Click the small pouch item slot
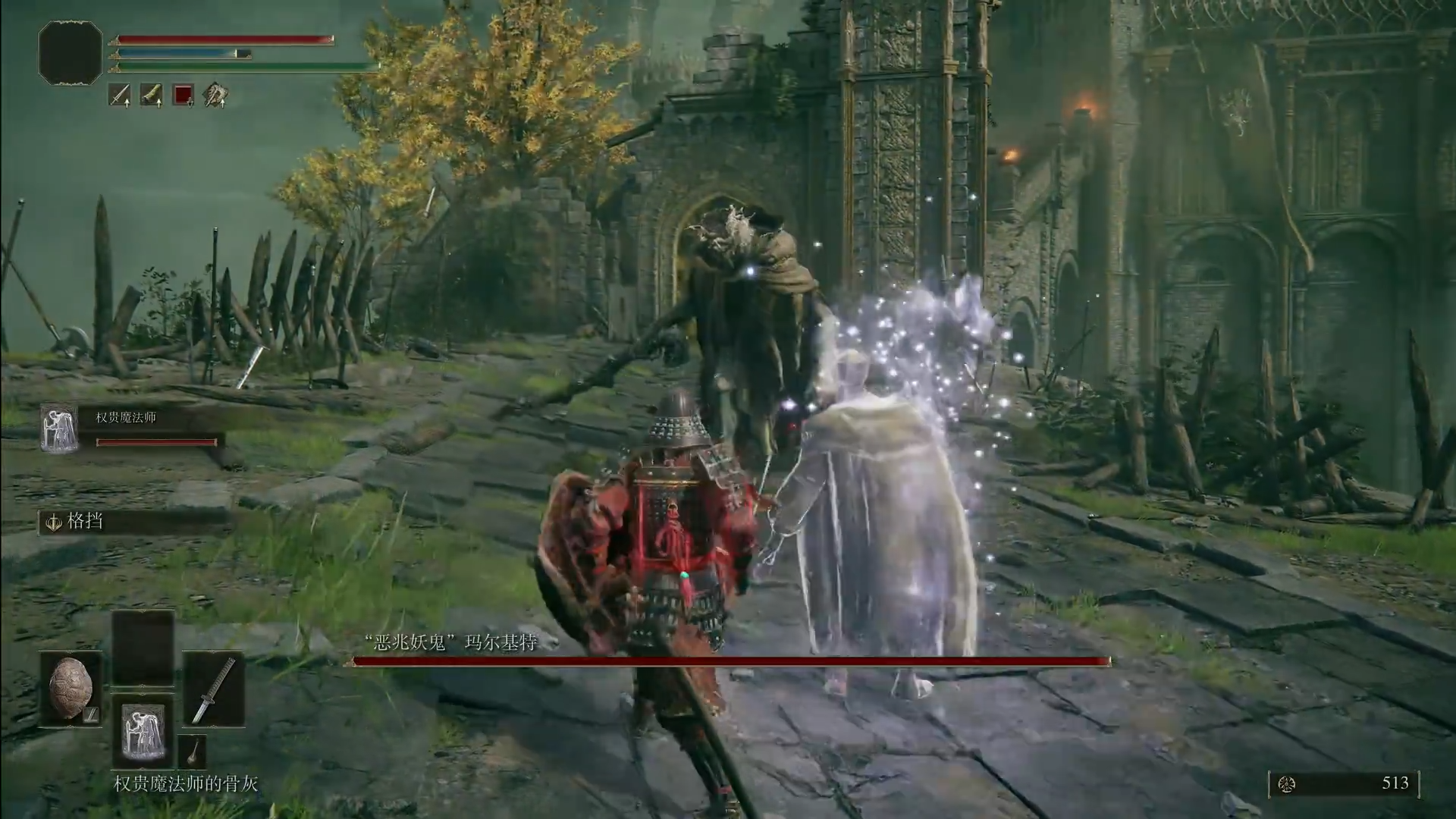This screenshot has height=819, width=1456. tap(193, 751)
